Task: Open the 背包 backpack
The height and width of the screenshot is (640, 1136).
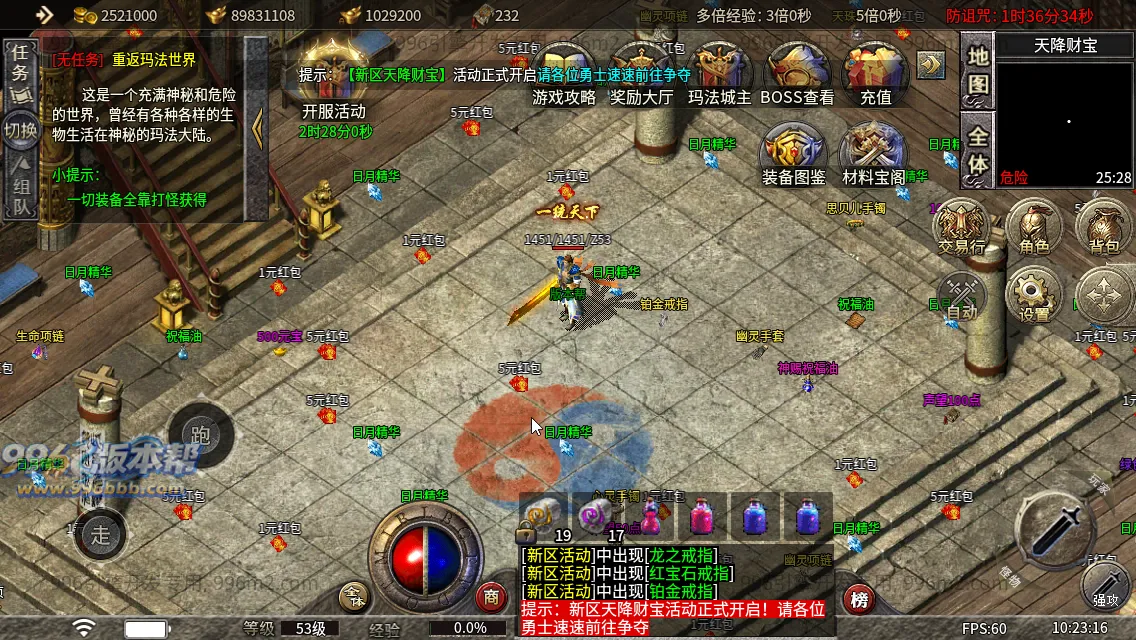Action: [1103, 227]
